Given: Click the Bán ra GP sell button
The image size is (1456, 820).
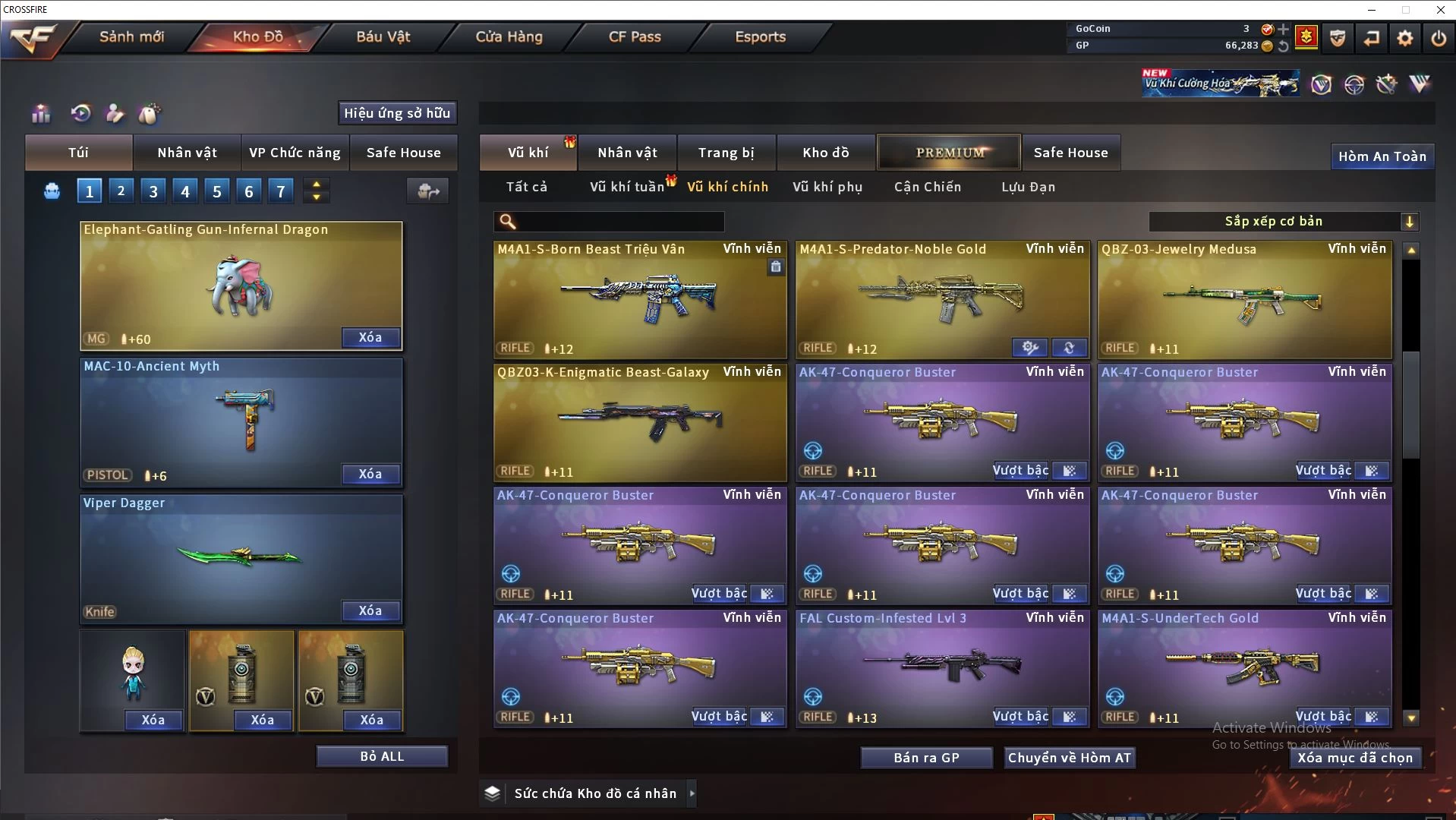Looking at the screenshot, I should 926,758.
